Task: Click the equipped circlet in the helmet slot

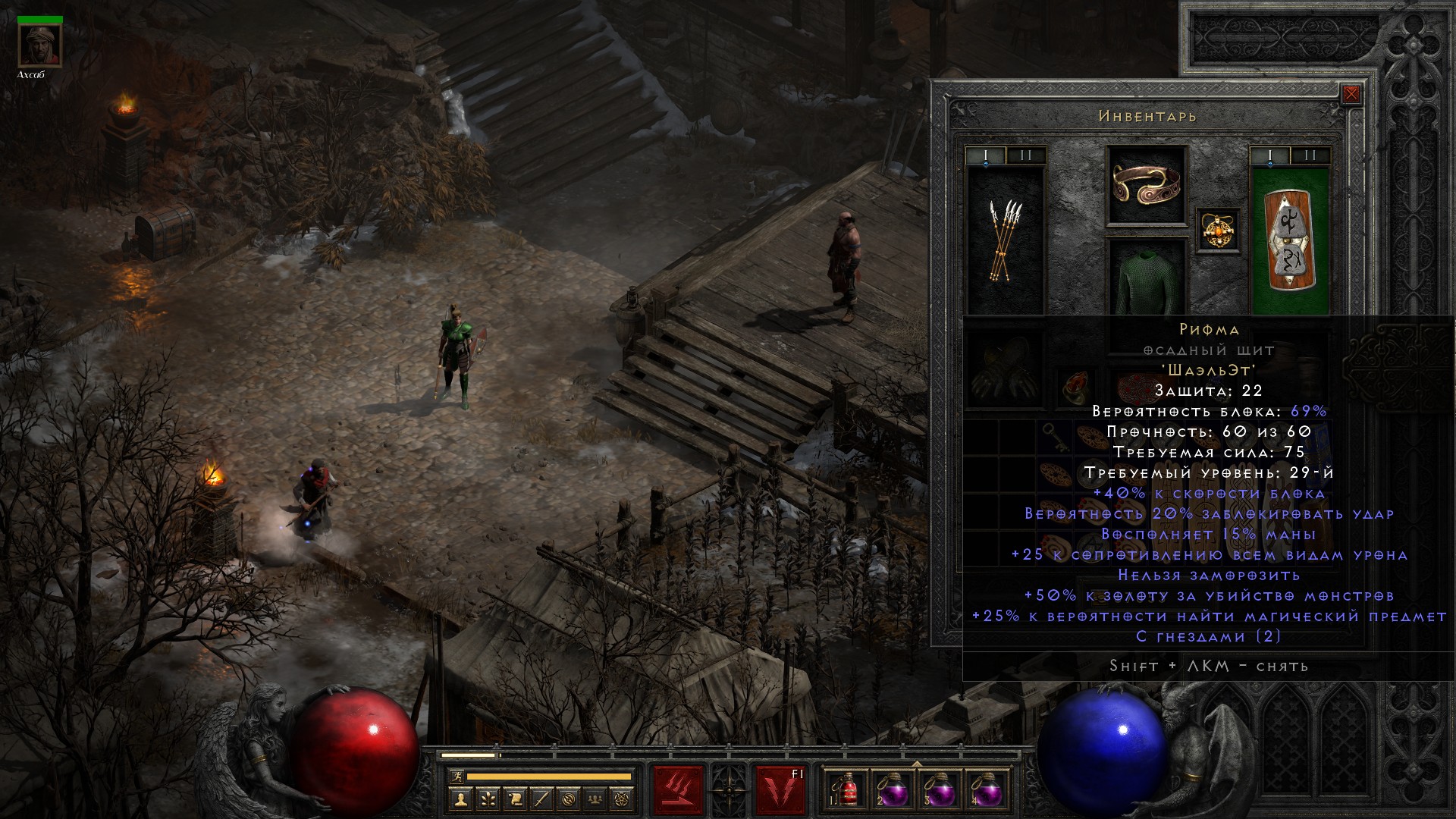Action: click(x=1147, y=185)
